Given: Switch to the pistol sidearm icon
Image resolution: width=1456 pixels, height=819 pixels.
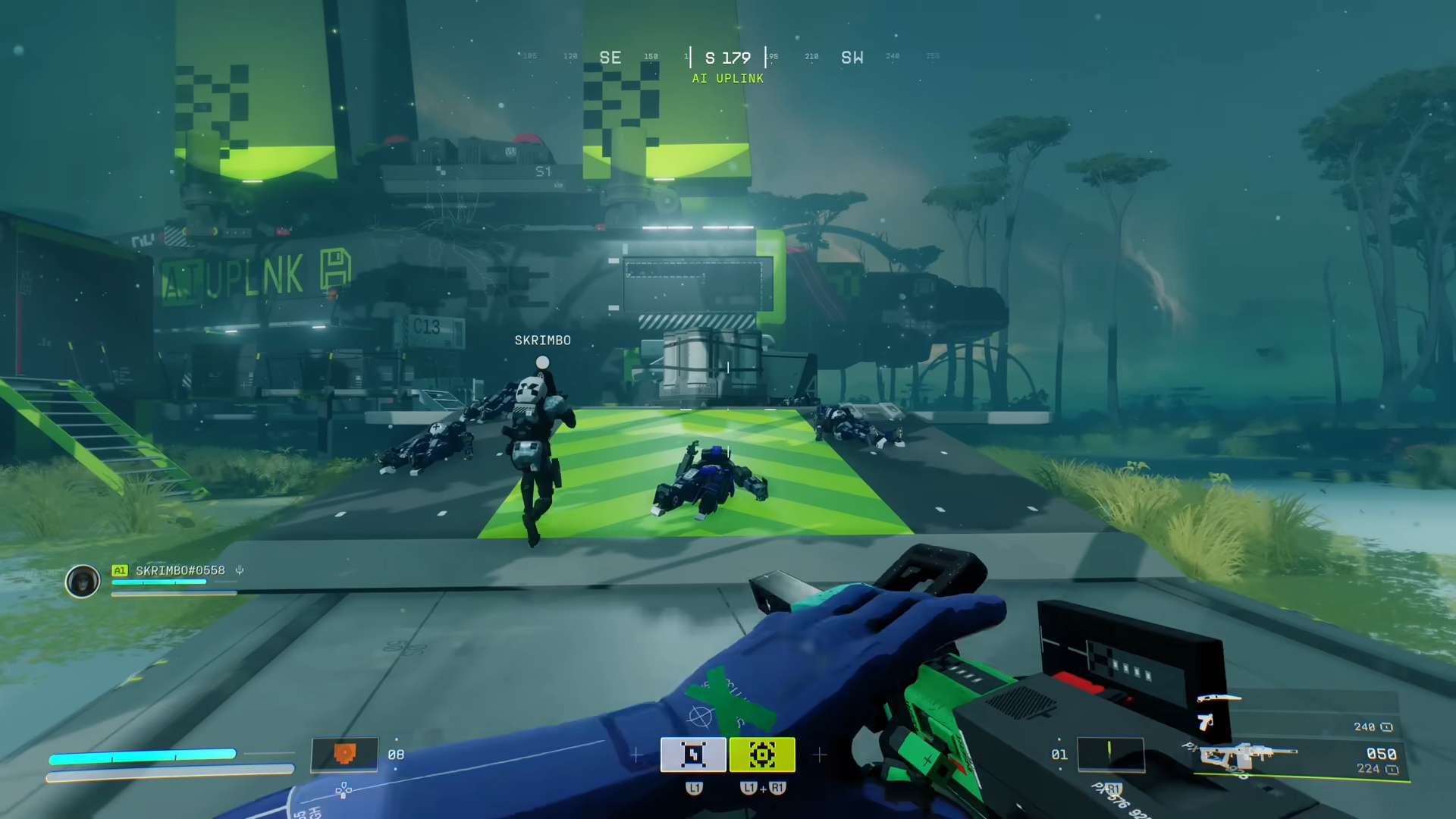Looking at the screenshot, I should (1205, 721).
